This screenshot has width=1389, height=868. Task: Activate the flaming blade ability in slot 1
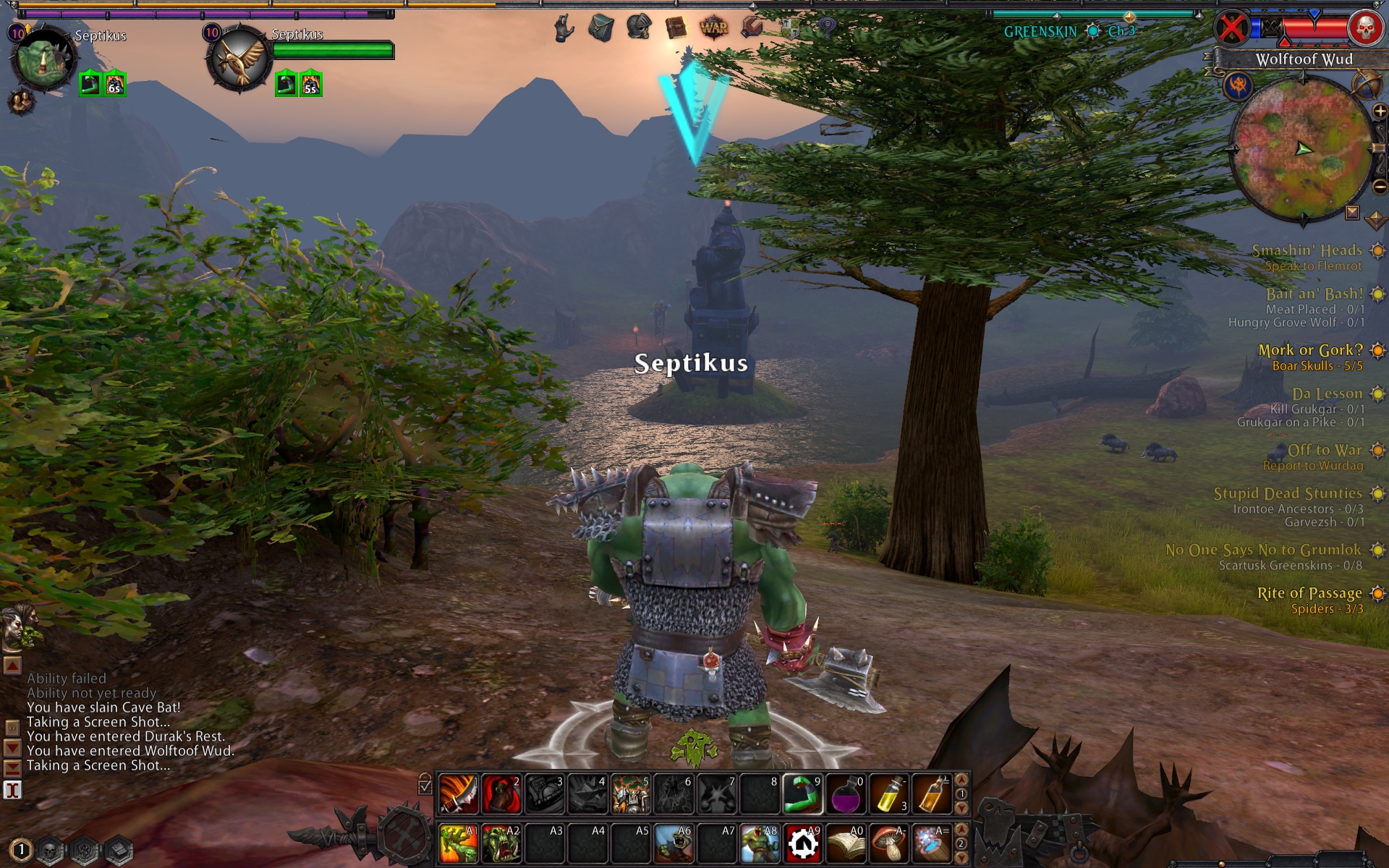pos(458,794)
